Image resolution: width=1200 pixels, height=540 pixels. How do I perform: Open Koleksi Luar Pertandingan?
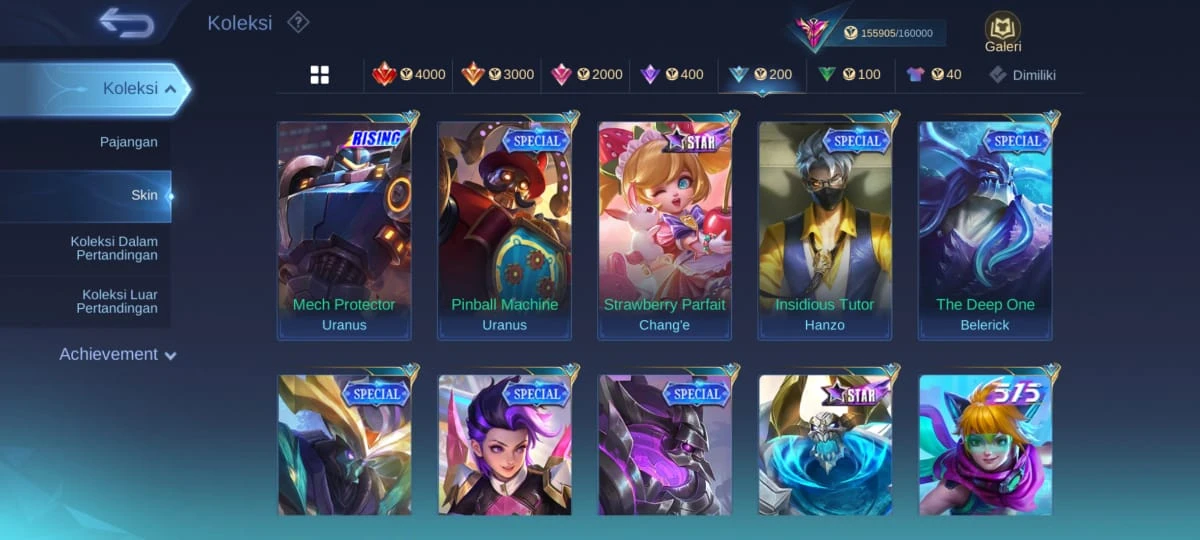(x=117, y=301)
